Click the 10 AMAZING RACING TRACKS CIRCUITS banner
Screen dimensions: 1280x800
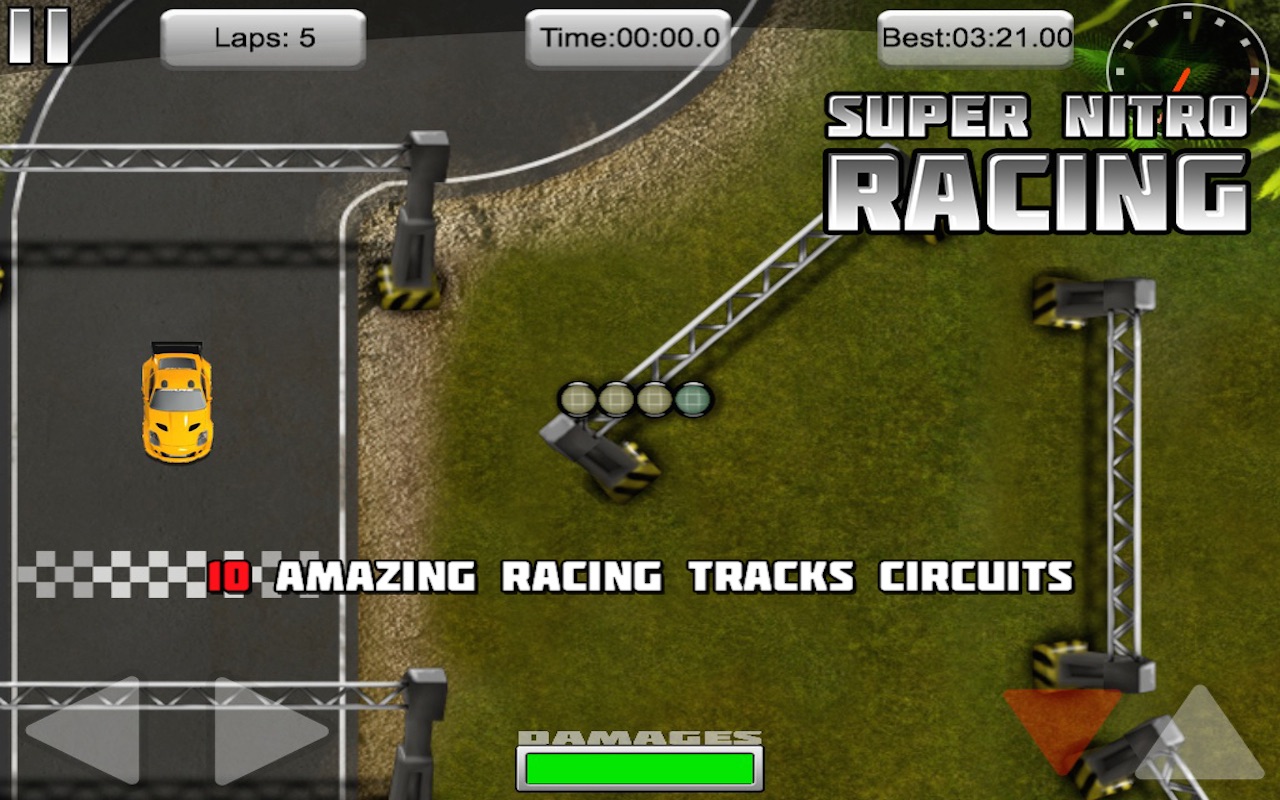[x=640, y=577]
